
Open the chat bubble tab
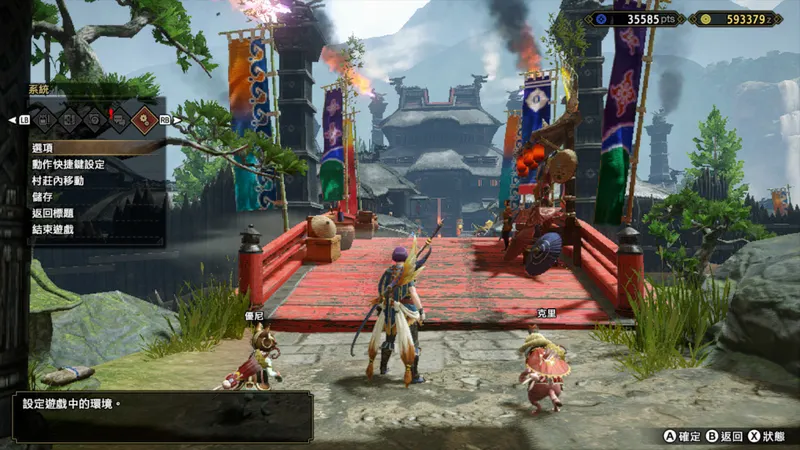[119, 120]
